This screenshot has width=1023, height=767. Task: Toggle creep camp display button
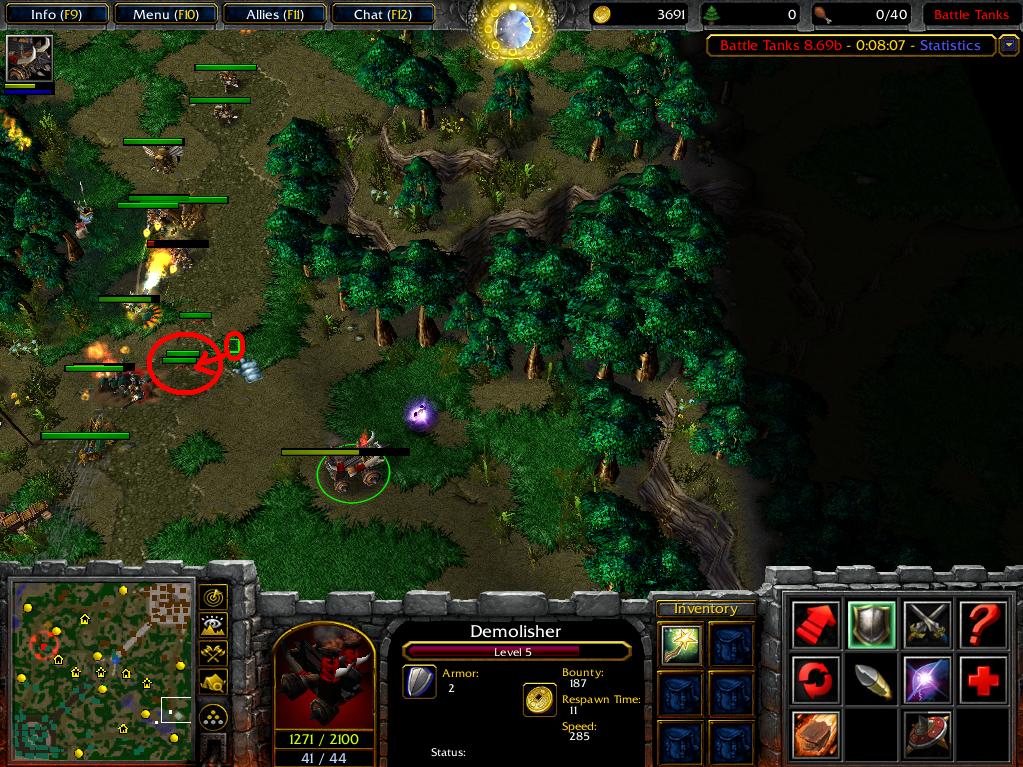[213, 682]
